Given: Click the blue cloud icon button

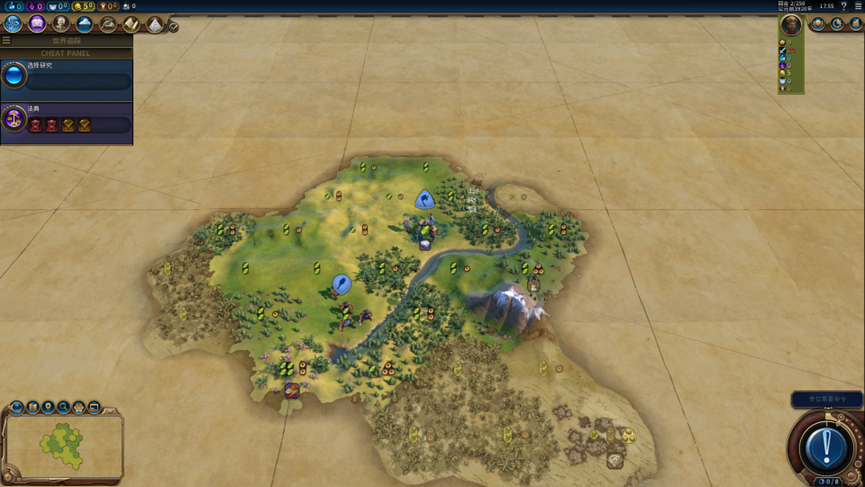Looking at the screenshot, I should click(x=84, y=23).
